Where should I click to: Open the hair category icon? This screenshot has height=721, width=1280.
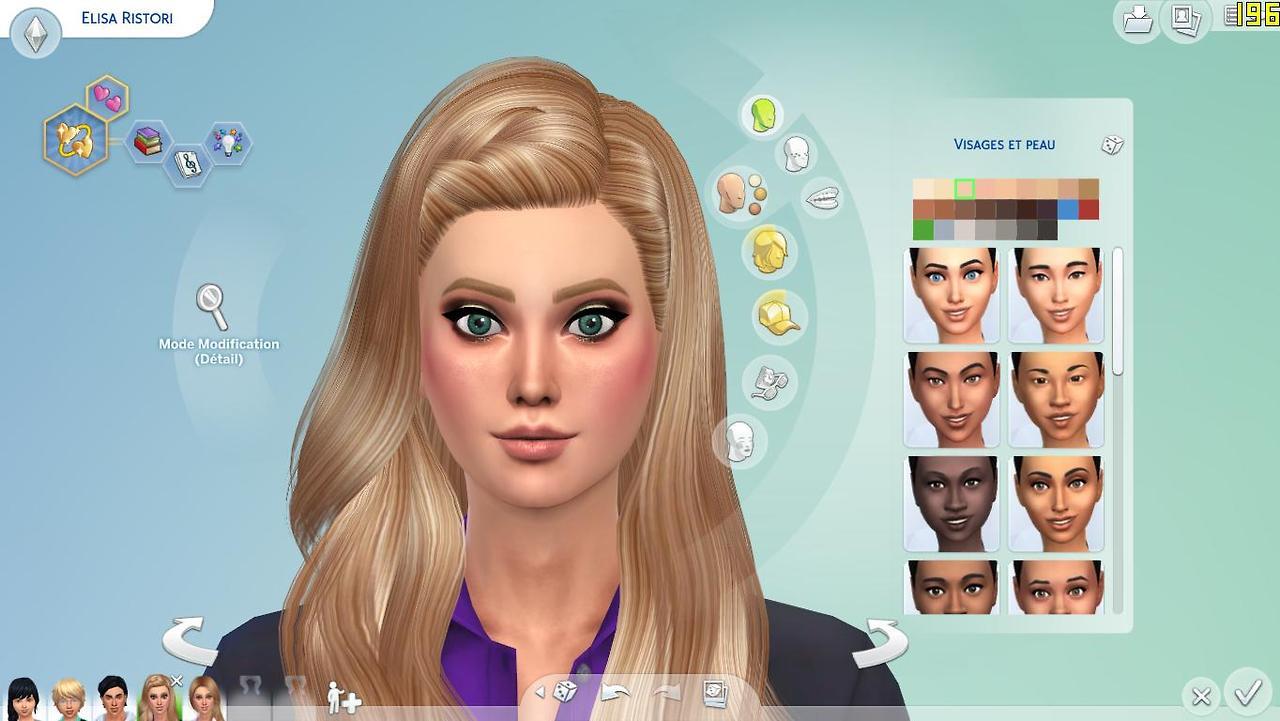coord(767,250)
